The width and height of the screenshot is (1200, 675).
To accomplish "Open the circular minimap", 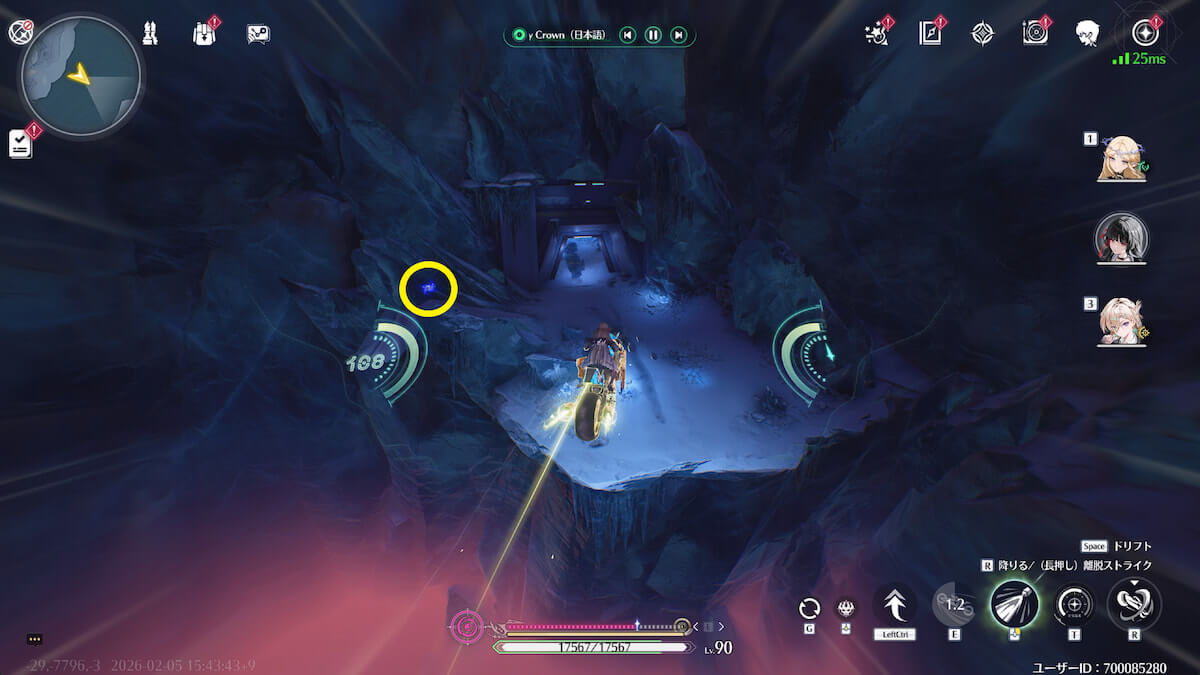I will click(x=80, y=76).
